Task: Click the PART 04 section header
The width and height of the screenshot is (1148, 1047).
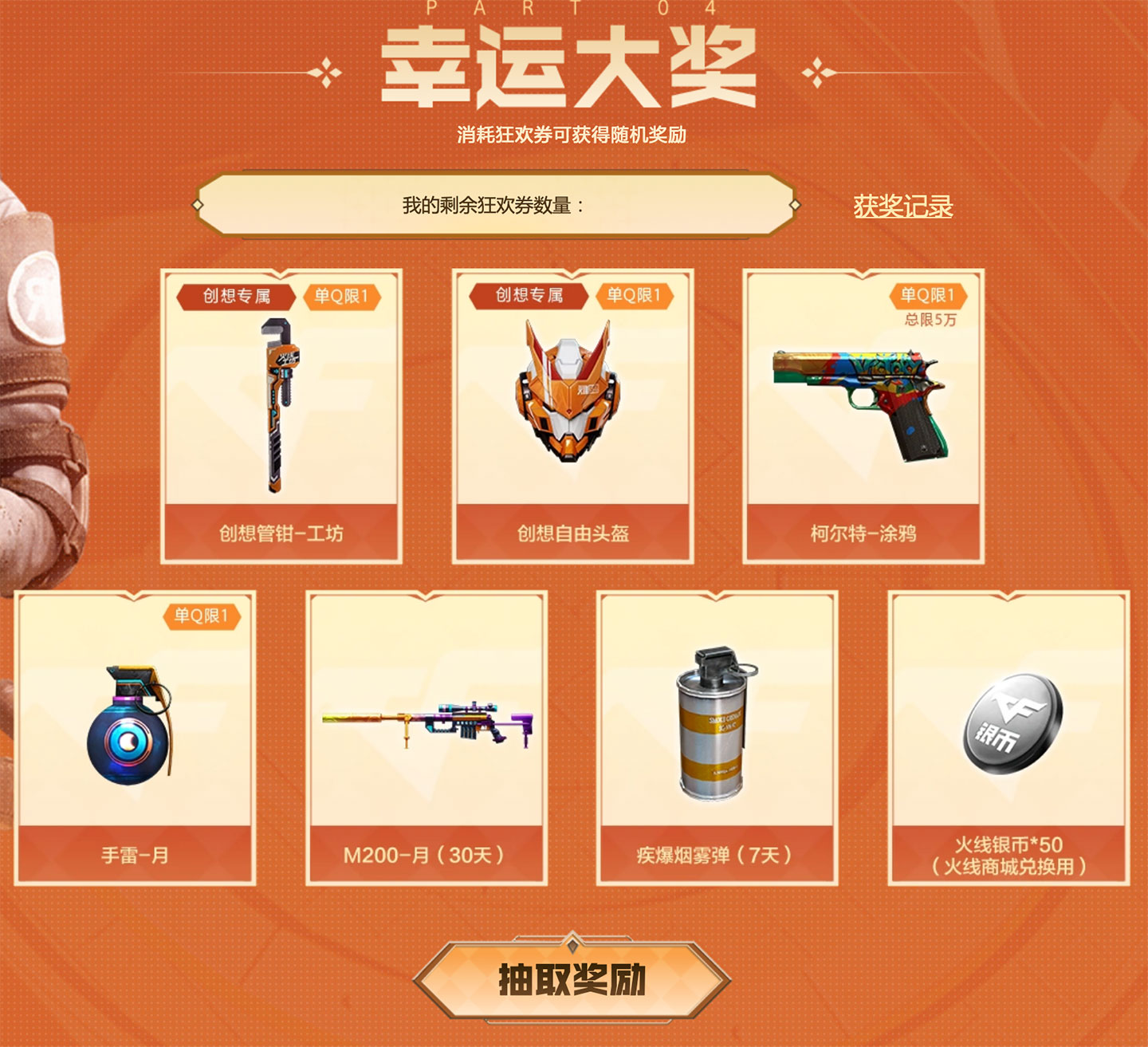Action: click(572, 10)
